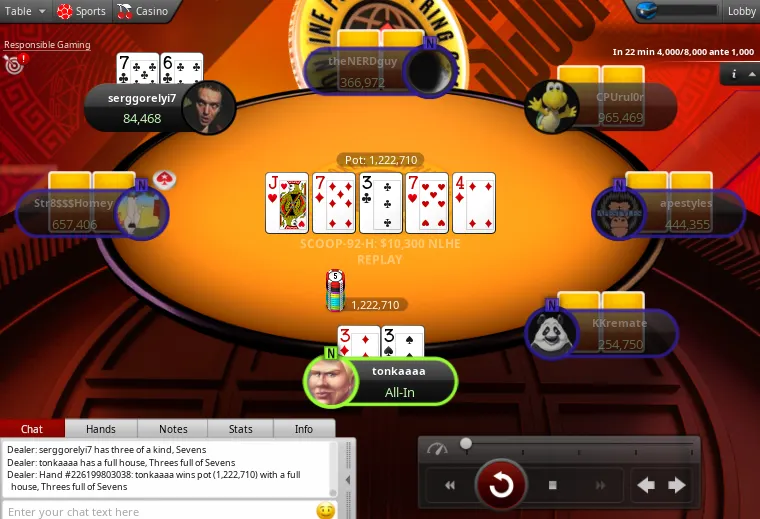Restart the hand replay
760x519 pixels.
click(501, 486)
